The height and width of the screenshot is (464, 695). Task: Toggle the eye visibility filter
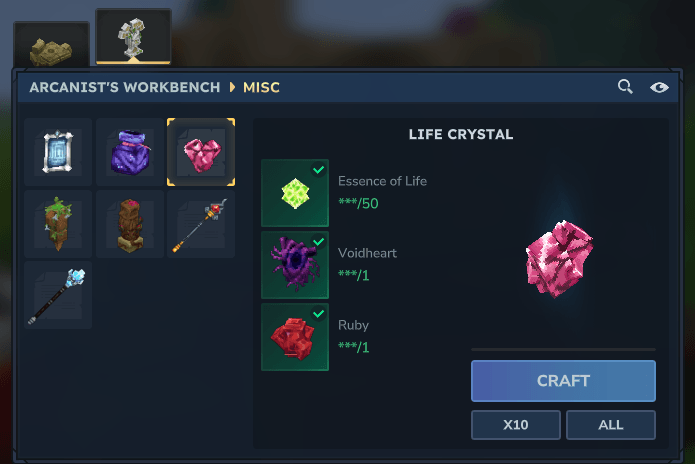point(659,87)
